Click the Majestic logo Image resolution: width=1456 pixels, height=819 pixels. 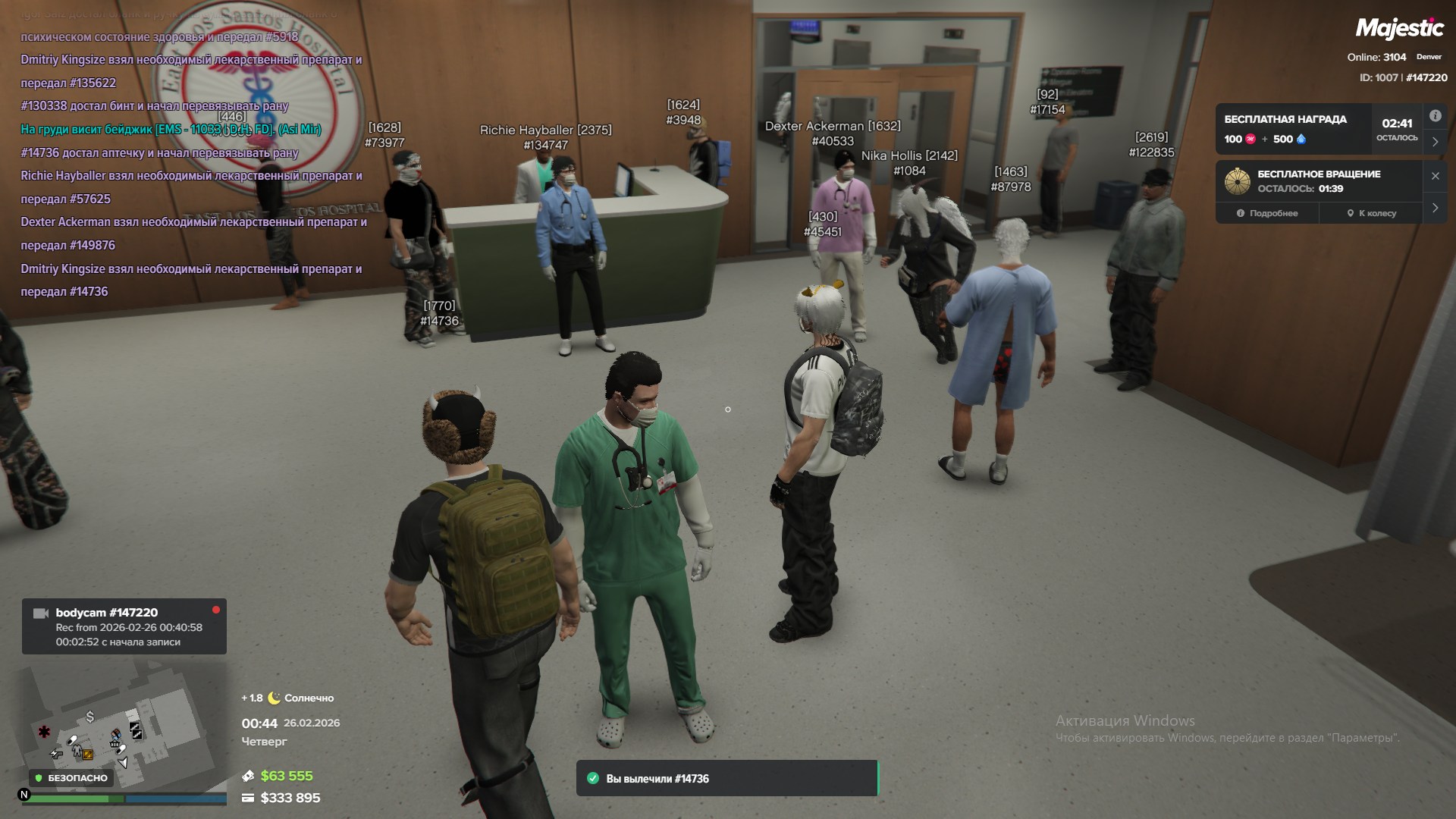pos(1399,29)
